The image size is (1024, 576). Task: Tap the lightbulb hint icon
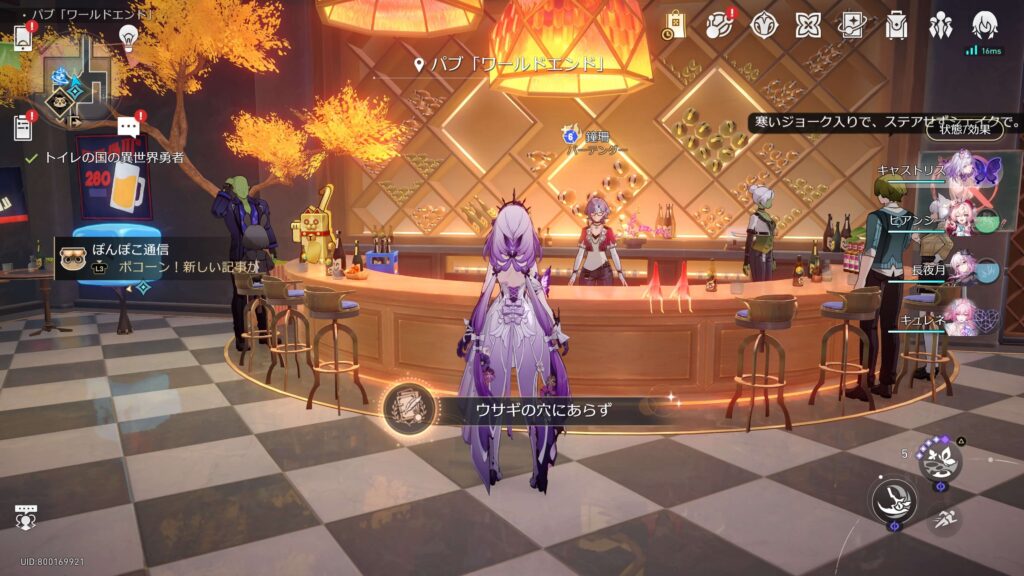point(128,36)
